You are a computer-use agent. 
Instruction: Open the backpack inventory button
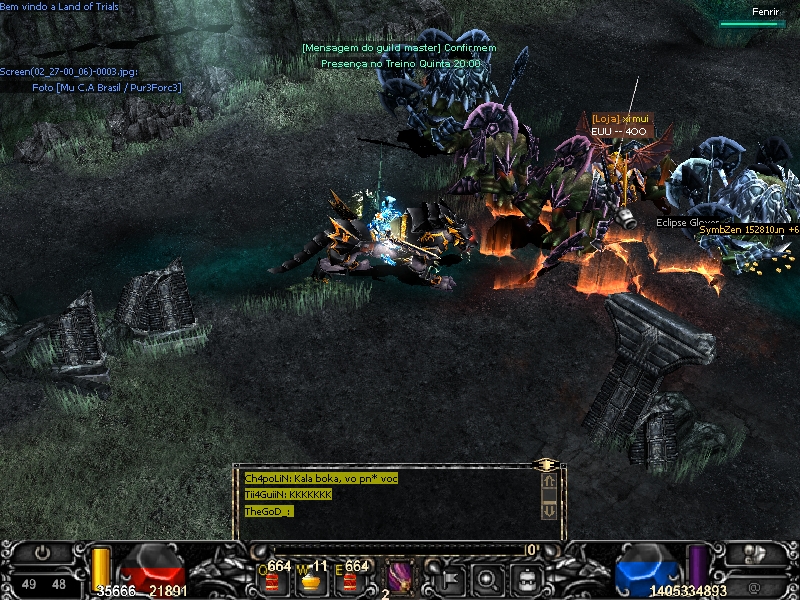(527, 577)
